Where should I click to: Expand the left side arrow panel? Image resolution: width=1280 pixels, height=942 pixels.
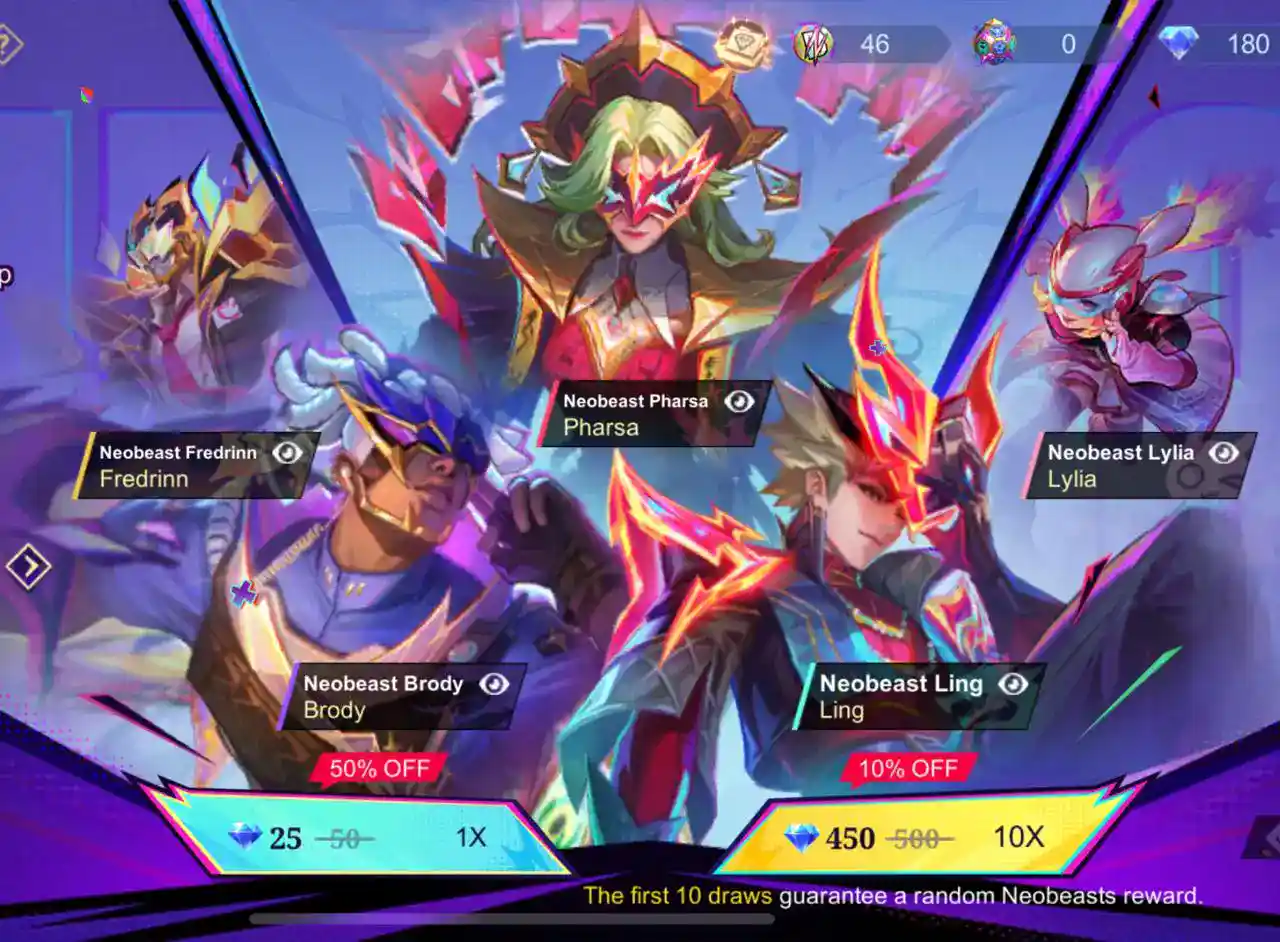pyautogui.click(x=28, y=566)
